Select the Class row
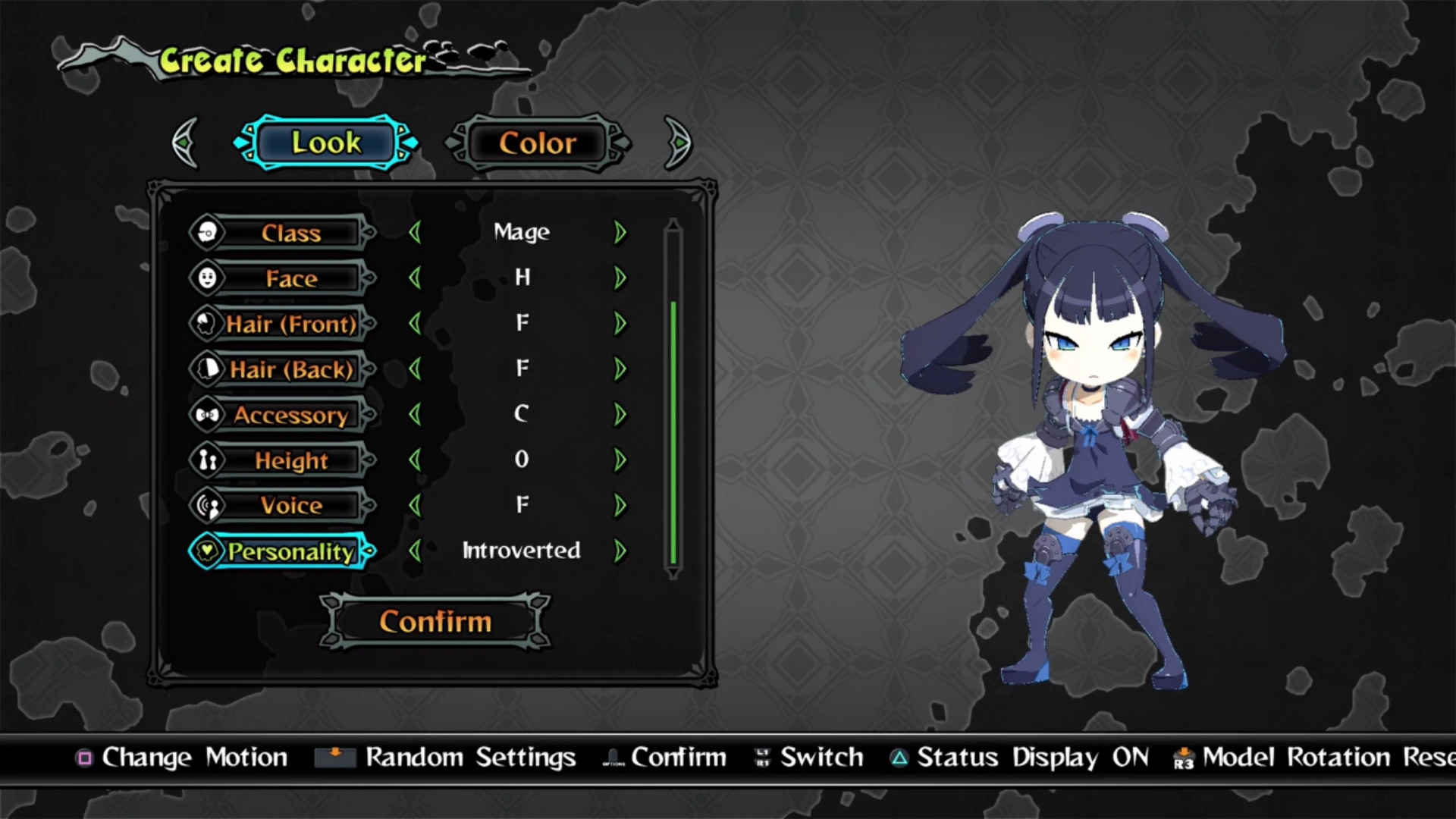Viewport: 1456px width, 819px height. [290, 233]
